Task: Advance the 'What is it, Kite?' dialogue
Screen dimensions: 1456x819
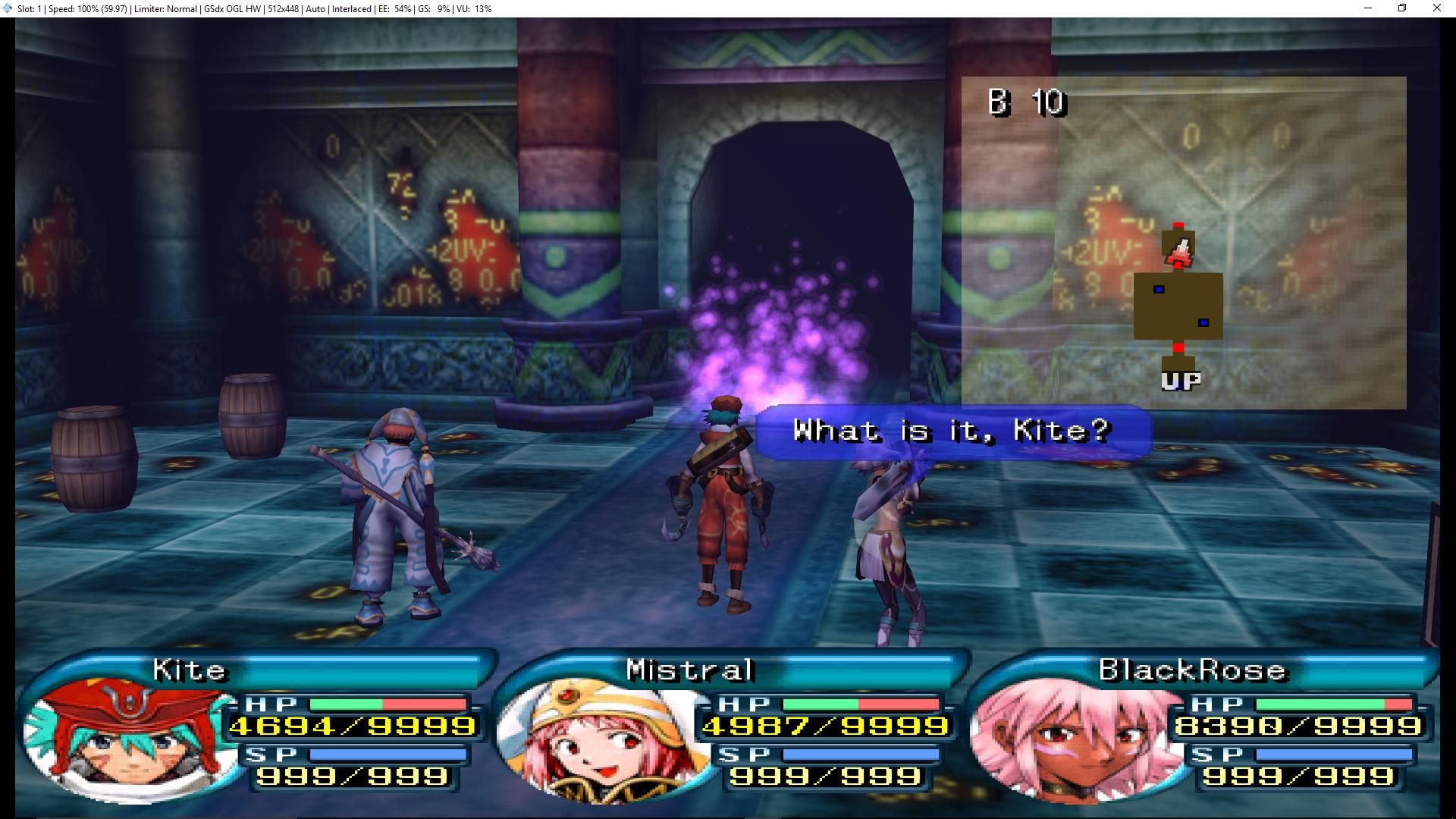Action: point(952,431)
